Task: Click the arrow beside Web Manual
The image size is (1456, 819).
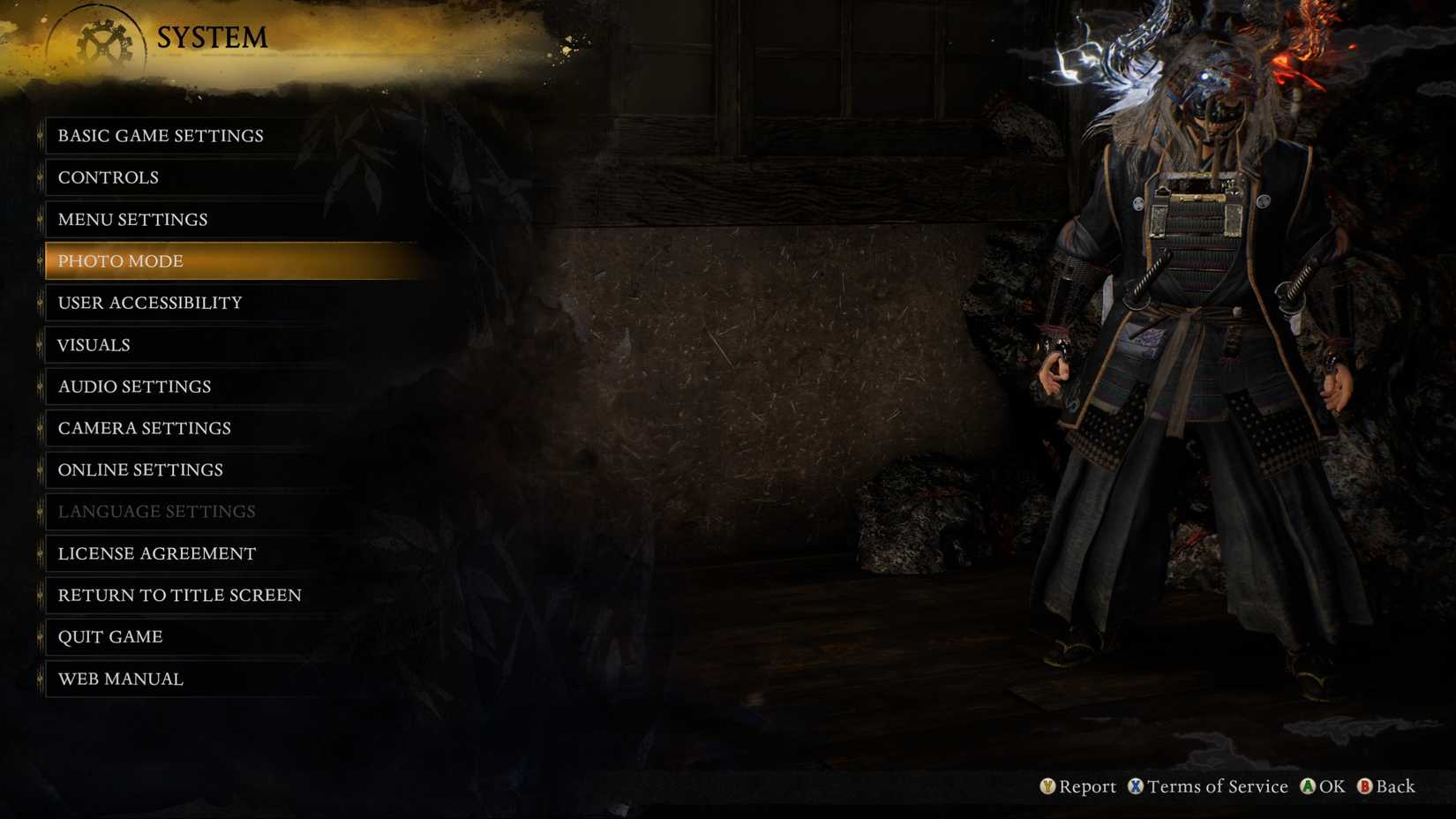Action: (x=41, y=679)
